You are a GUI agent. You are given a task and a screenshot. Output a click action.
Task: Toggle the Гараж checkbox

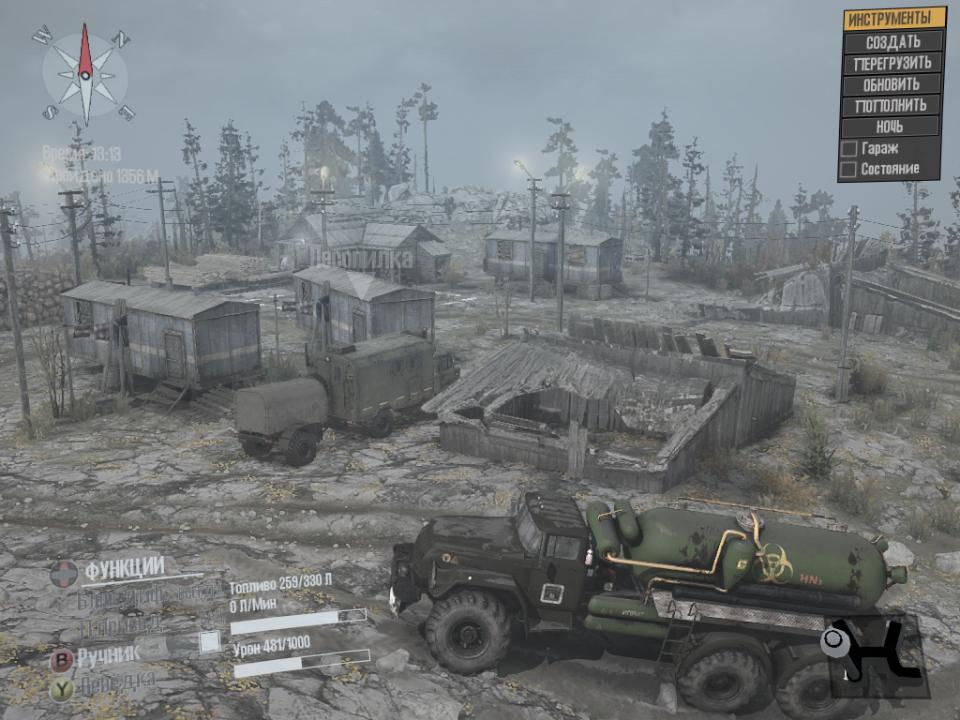pos(850,149)
